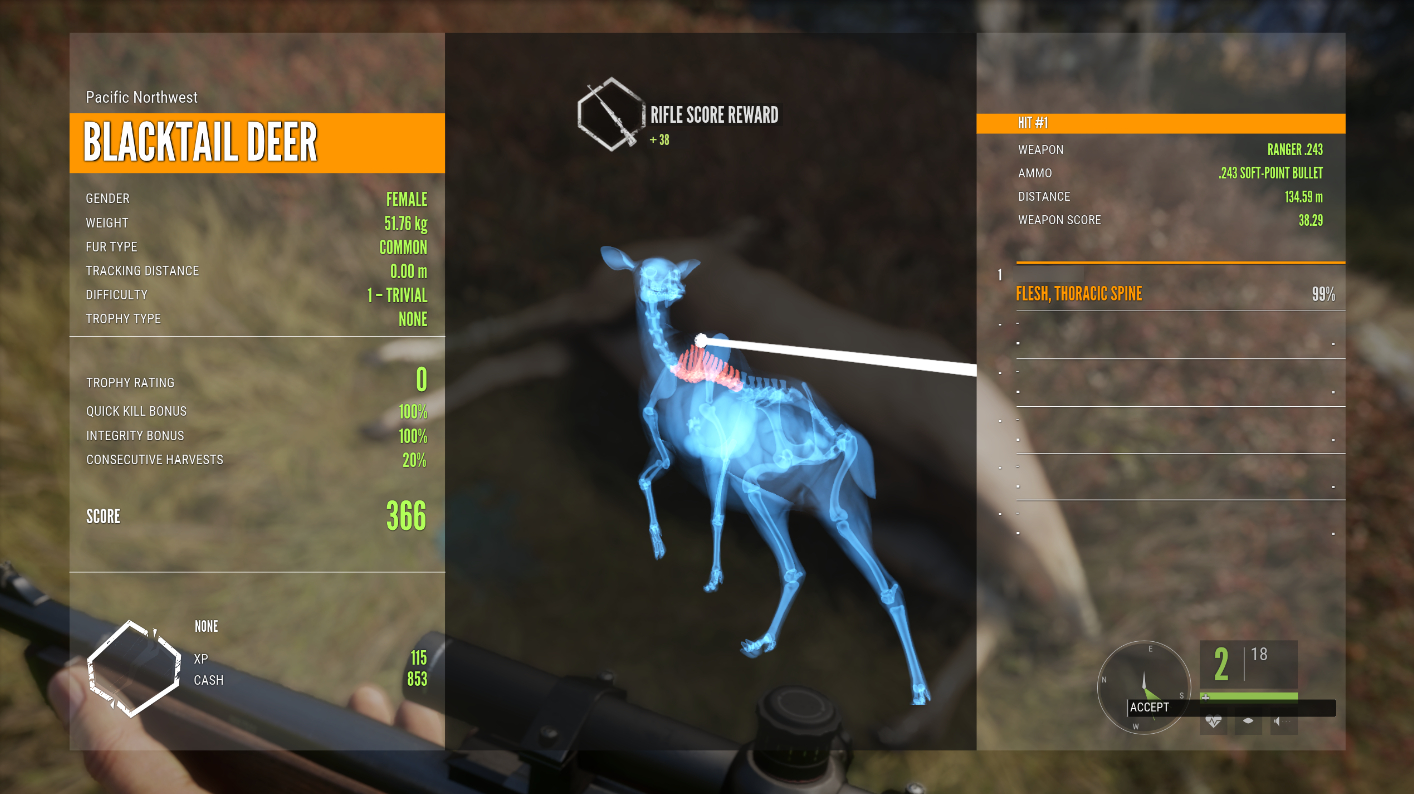Click the 99% quick kill percentage
Viewport: 1414px width, 794px height.
pyautogui.click(x=1327, y=293)
